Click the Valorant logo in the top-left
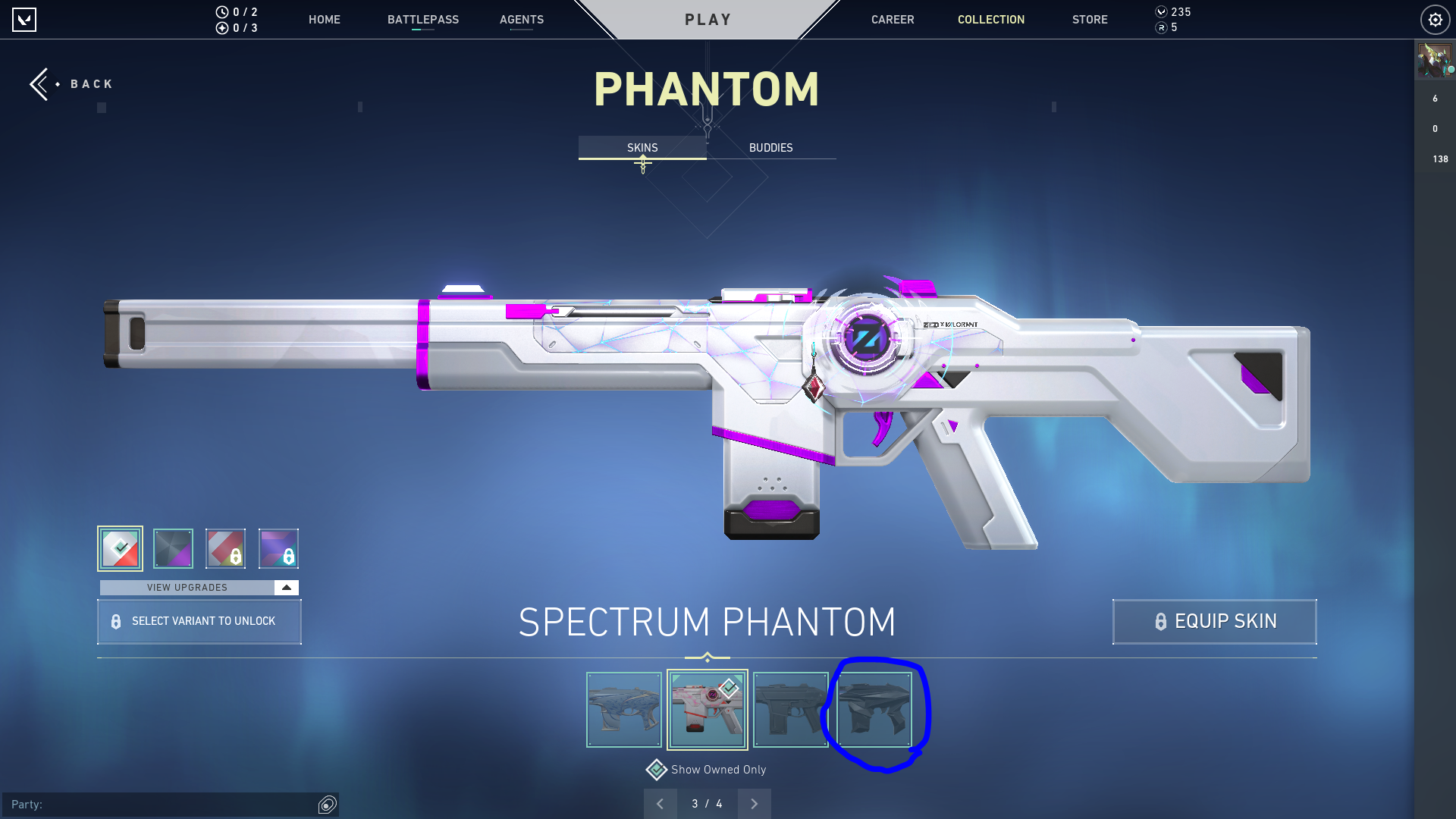The image size is (1456, 819). [25, 20]
